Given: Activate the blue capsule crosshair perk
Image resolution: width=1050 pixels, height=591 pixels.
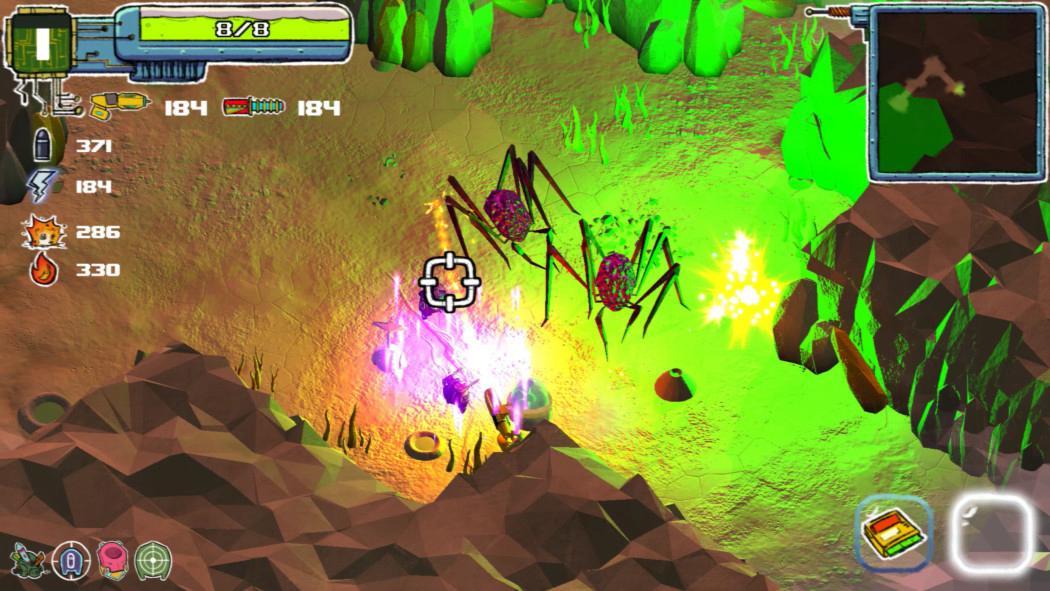Looking at the screenshot, I should coord(70,557).
